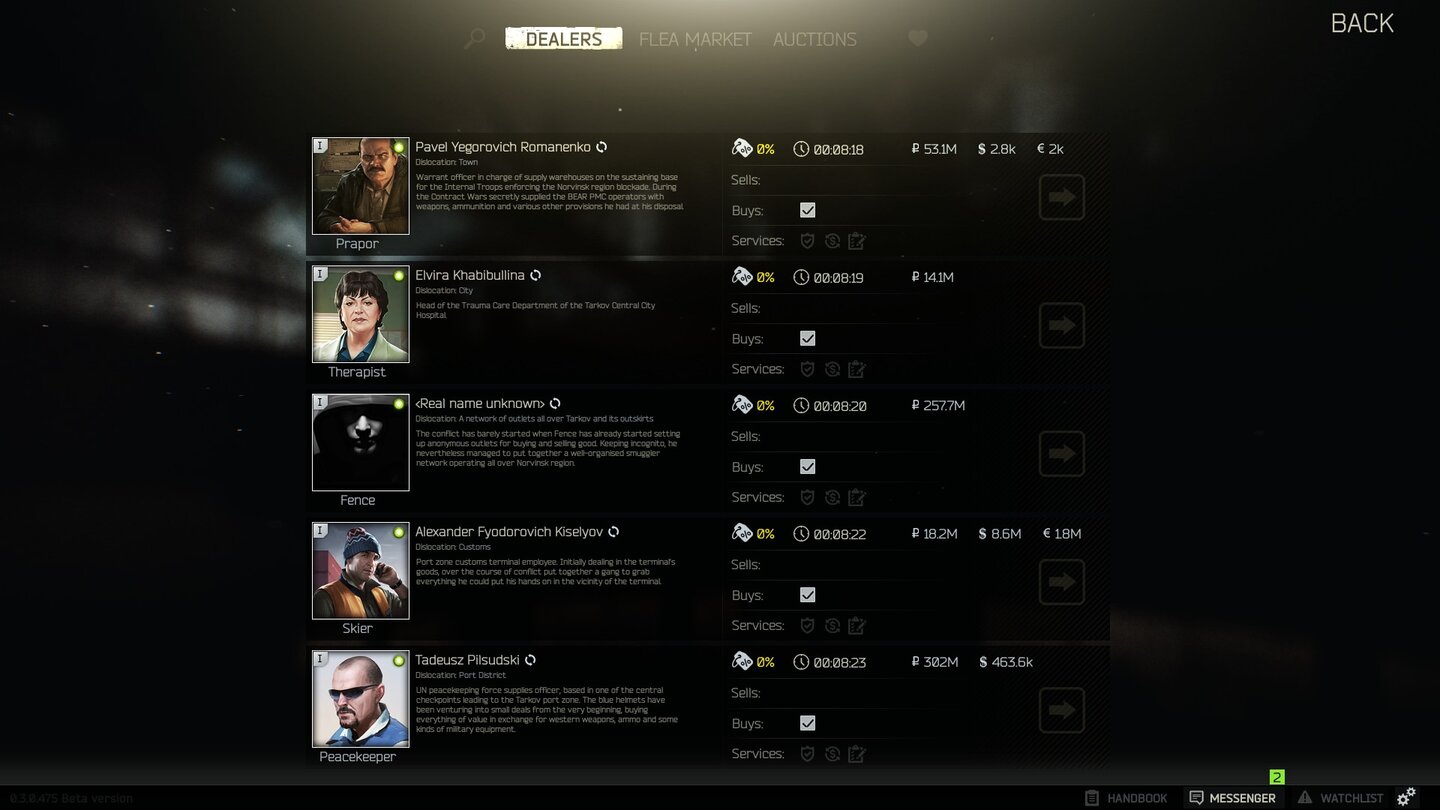
Task: Click Prapor's insurance shield service icon
Action: 807,240
